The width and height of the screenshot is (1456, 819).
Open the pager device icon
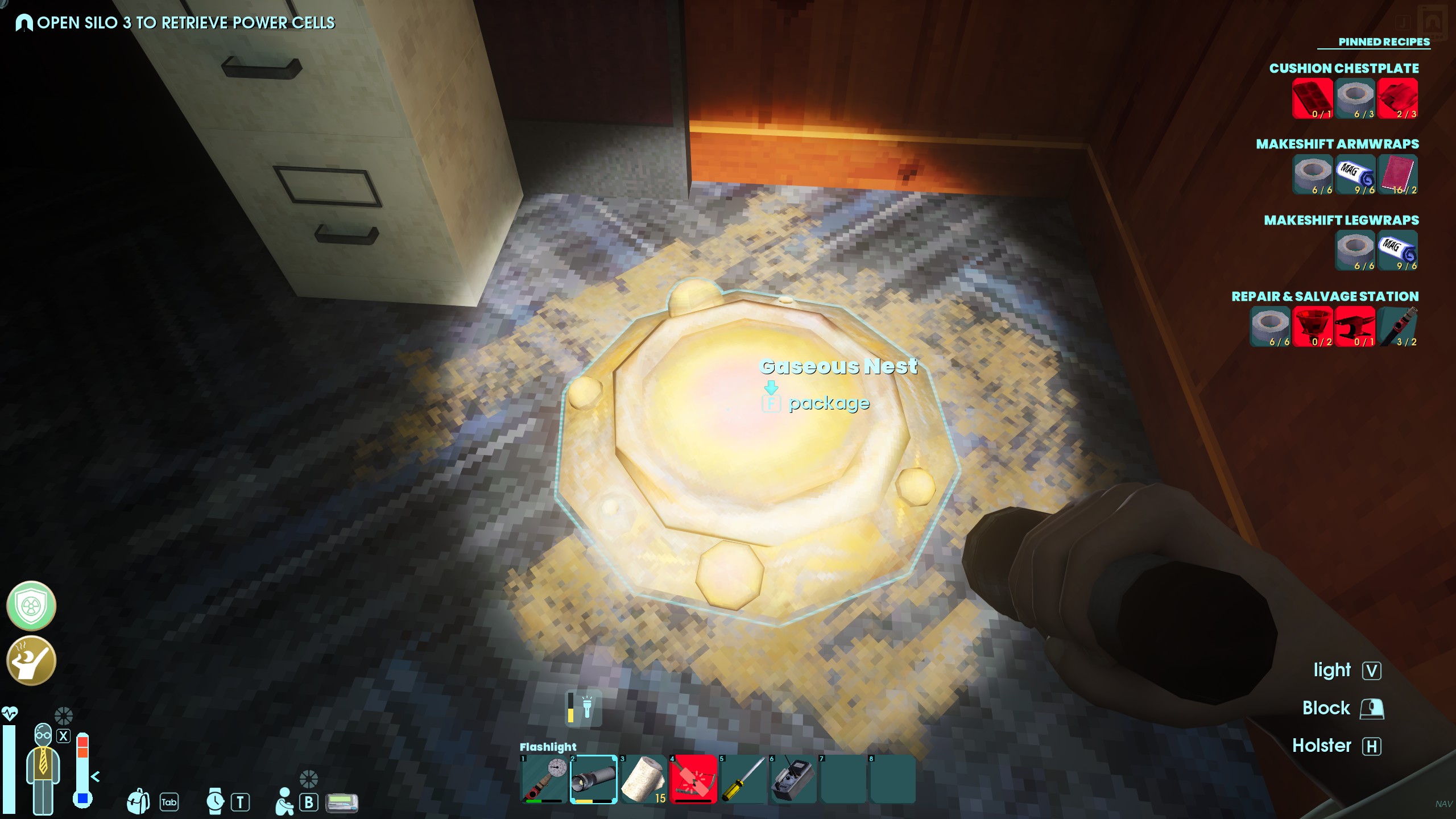(342, 803)
